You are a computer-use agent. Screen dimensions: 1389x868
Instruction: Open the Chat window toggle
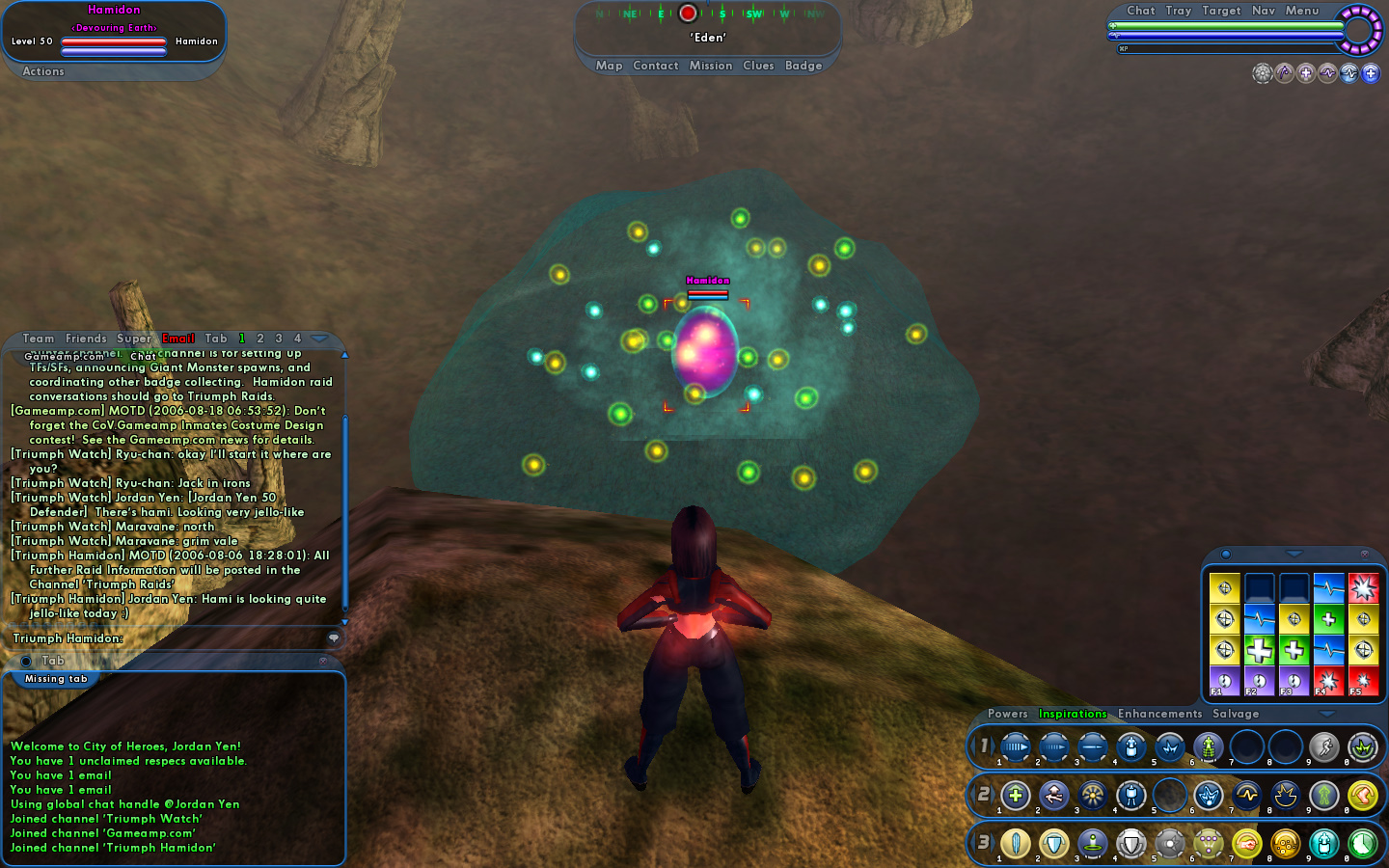click(x=1140, y=11)
